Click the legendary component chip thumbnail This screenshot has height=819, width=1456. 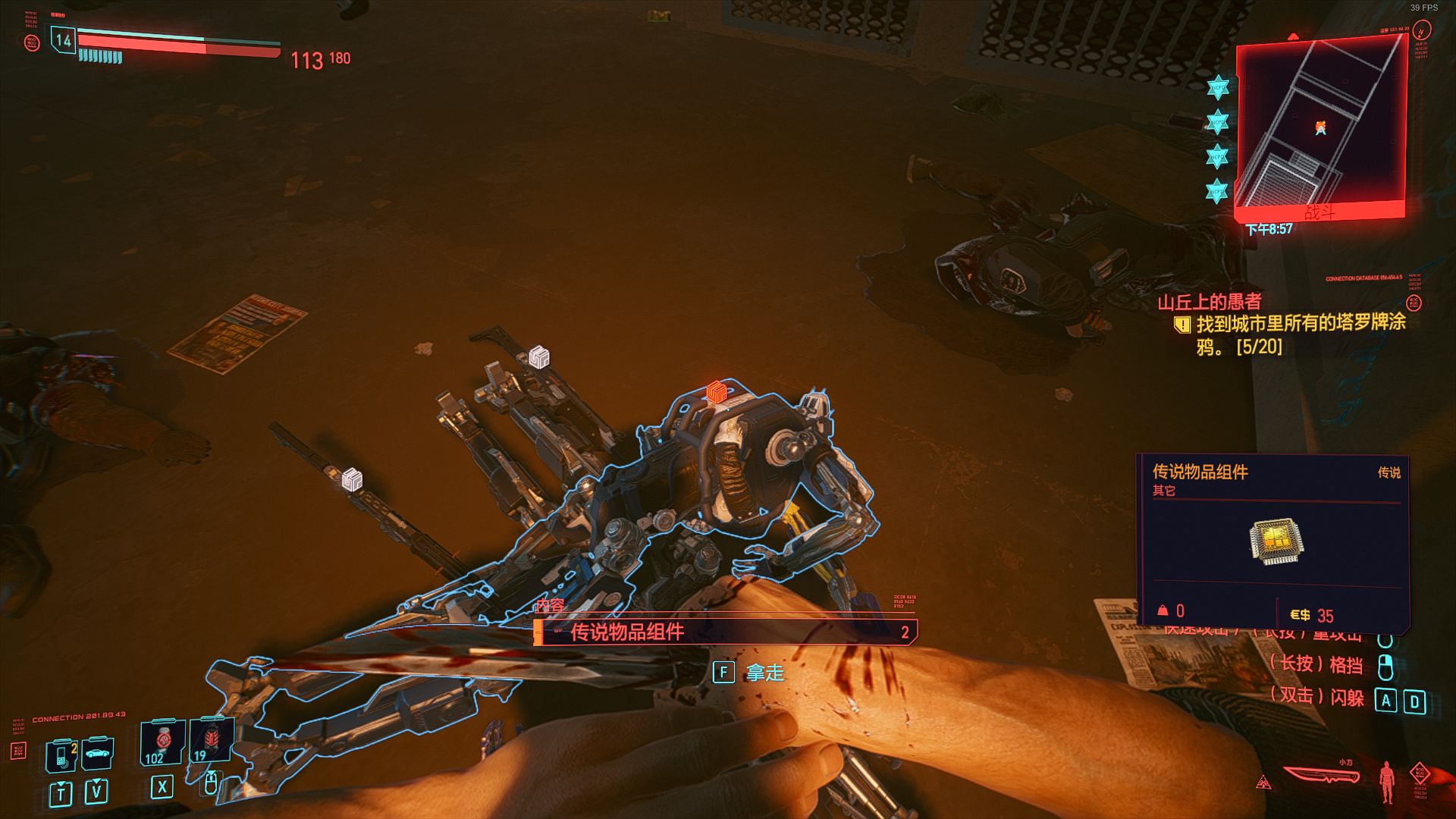click(x=1276, y=541)
